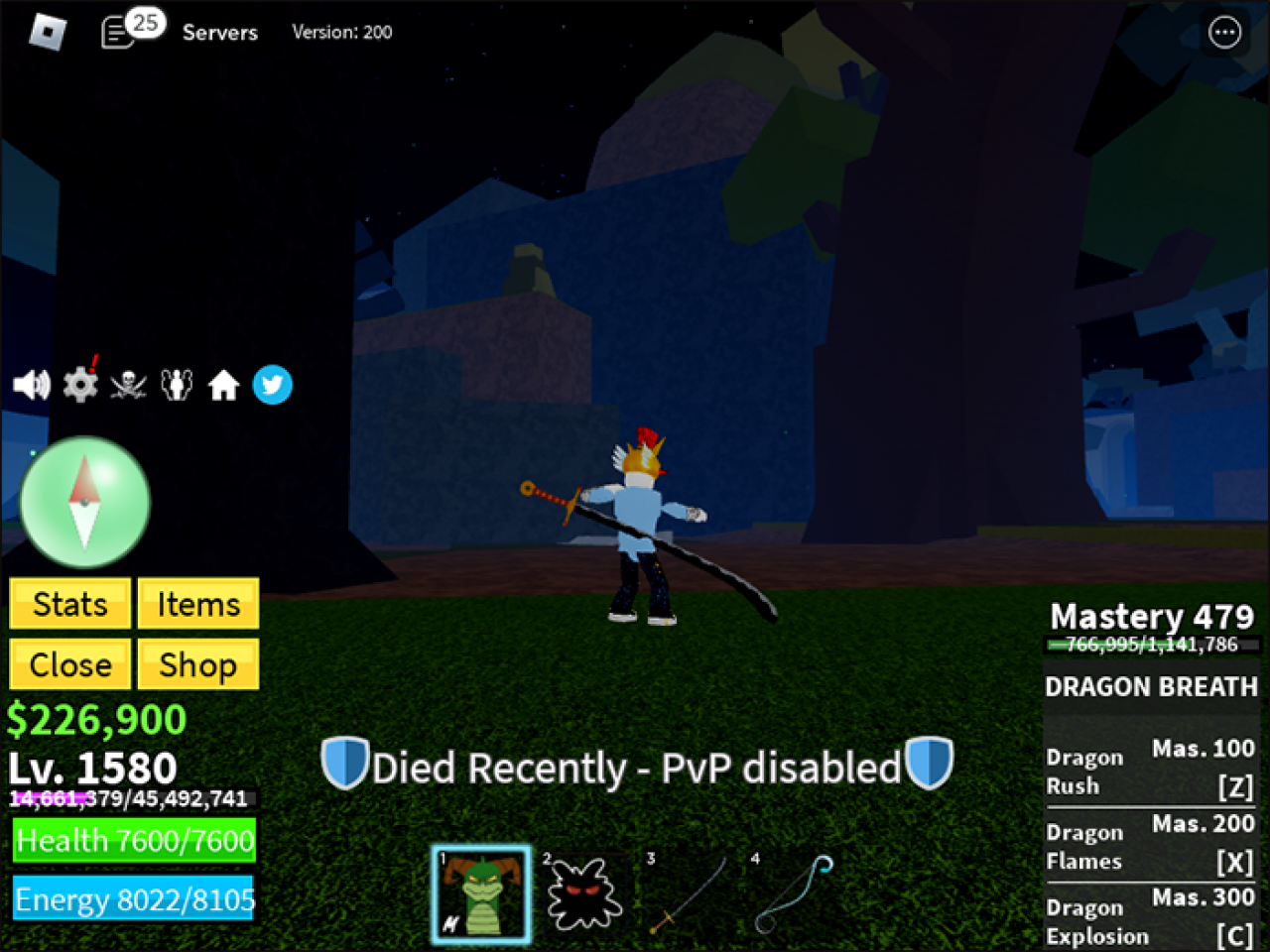The image size is (1270, 952).
Task: Open the settings gear menu
Action: point(80,385)
